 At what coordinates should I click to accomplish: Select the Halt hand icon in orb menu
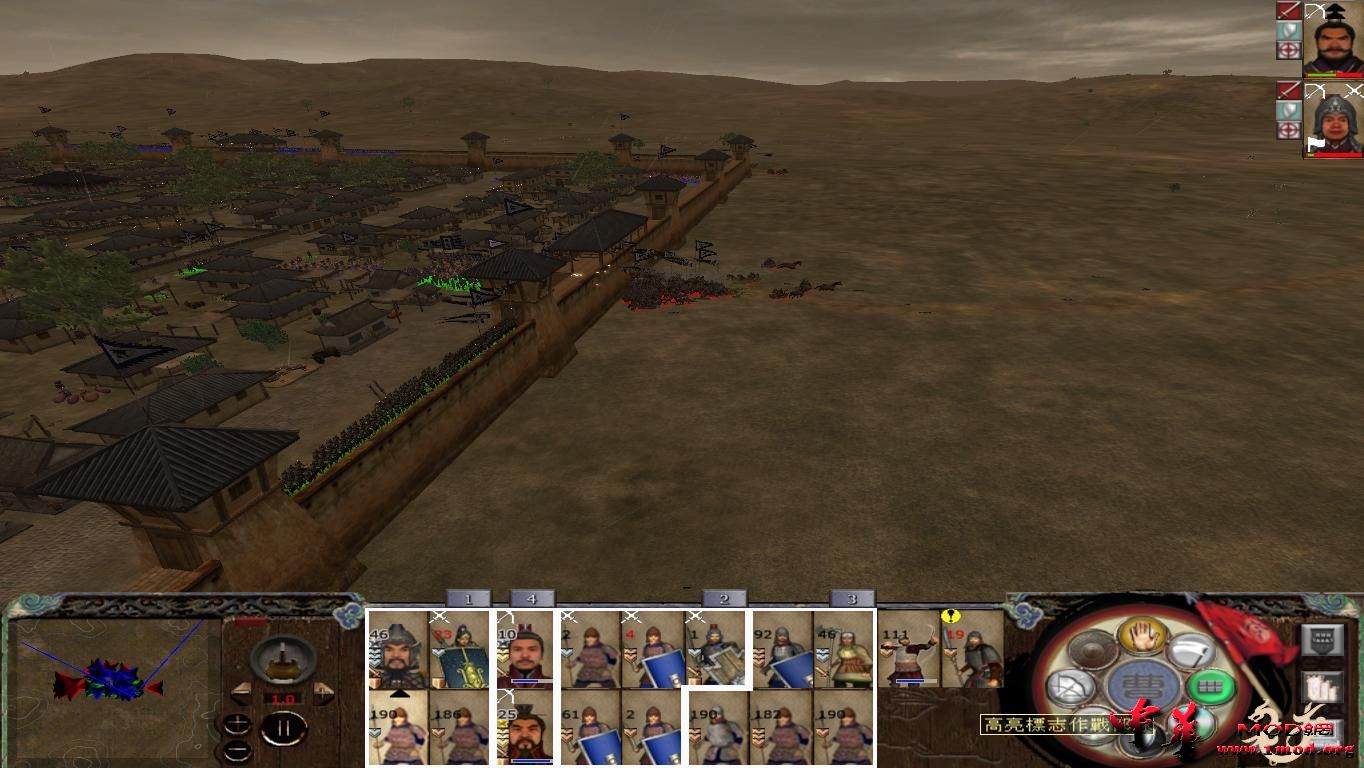tap(1143, 638)
